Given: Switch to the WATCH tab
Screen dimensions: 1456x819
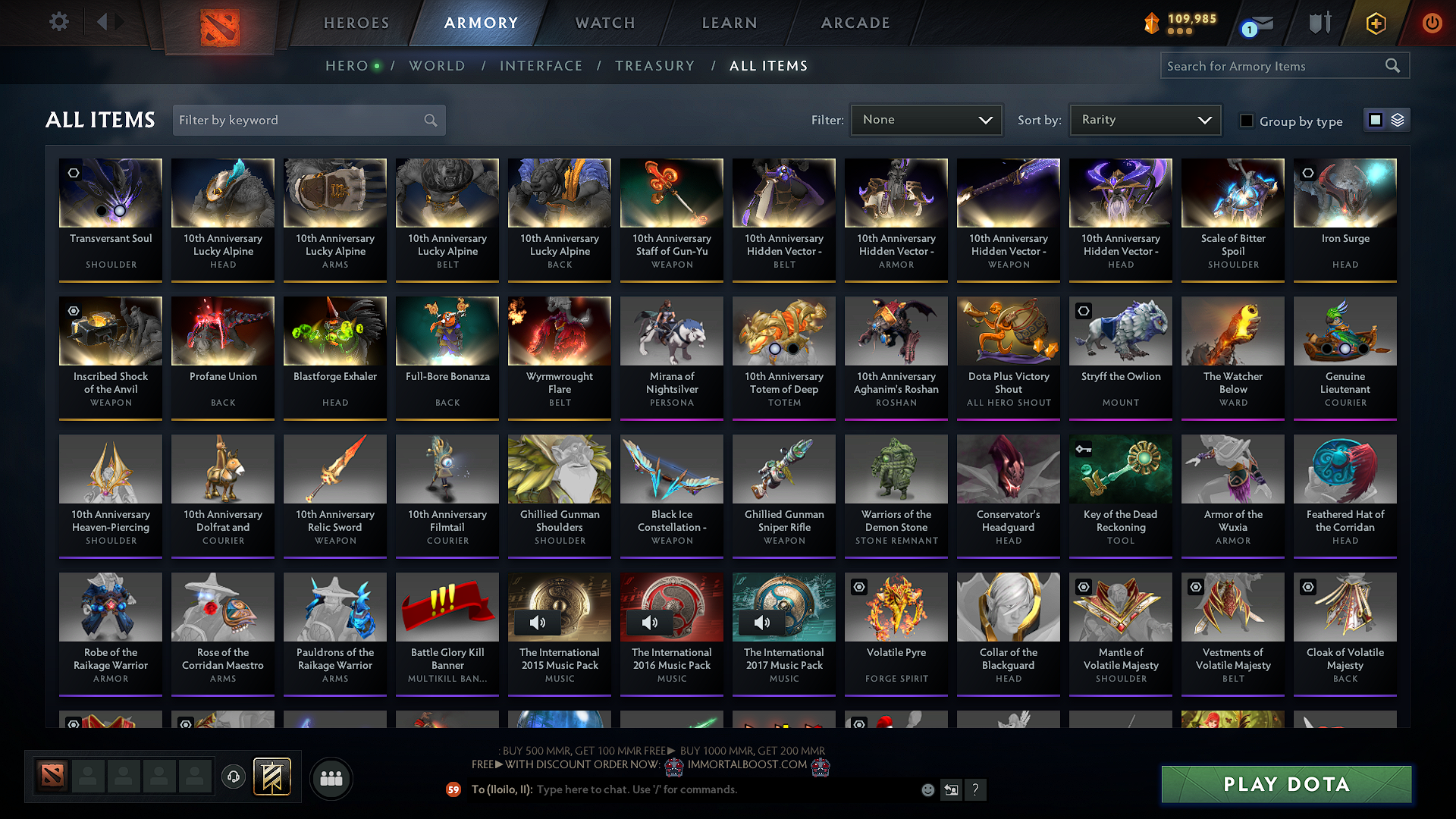Looking at the screenshot, I should pos(603,23).
